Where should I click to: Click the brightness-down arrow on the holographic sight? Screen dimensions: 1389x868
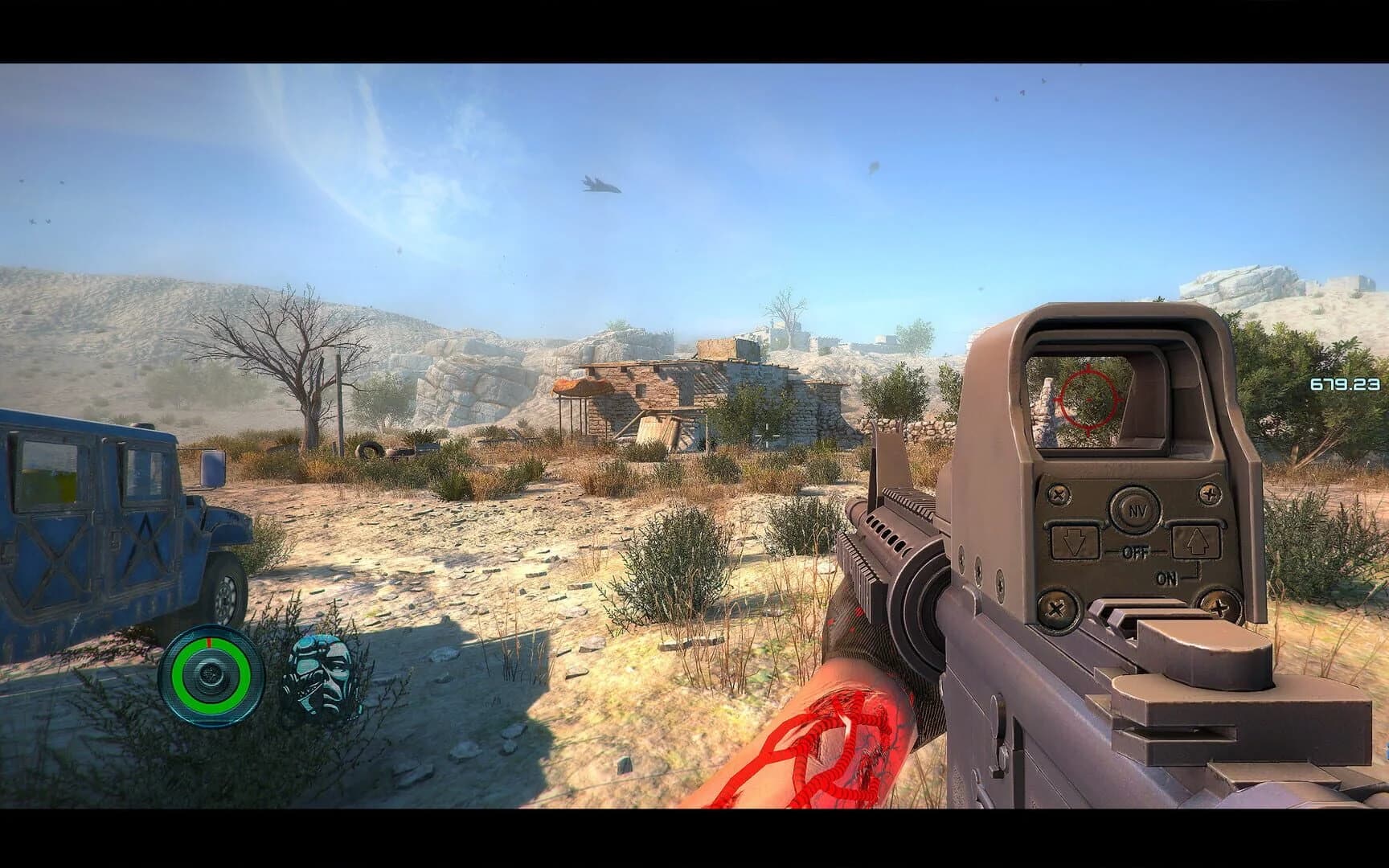[x=1074, y=543]
